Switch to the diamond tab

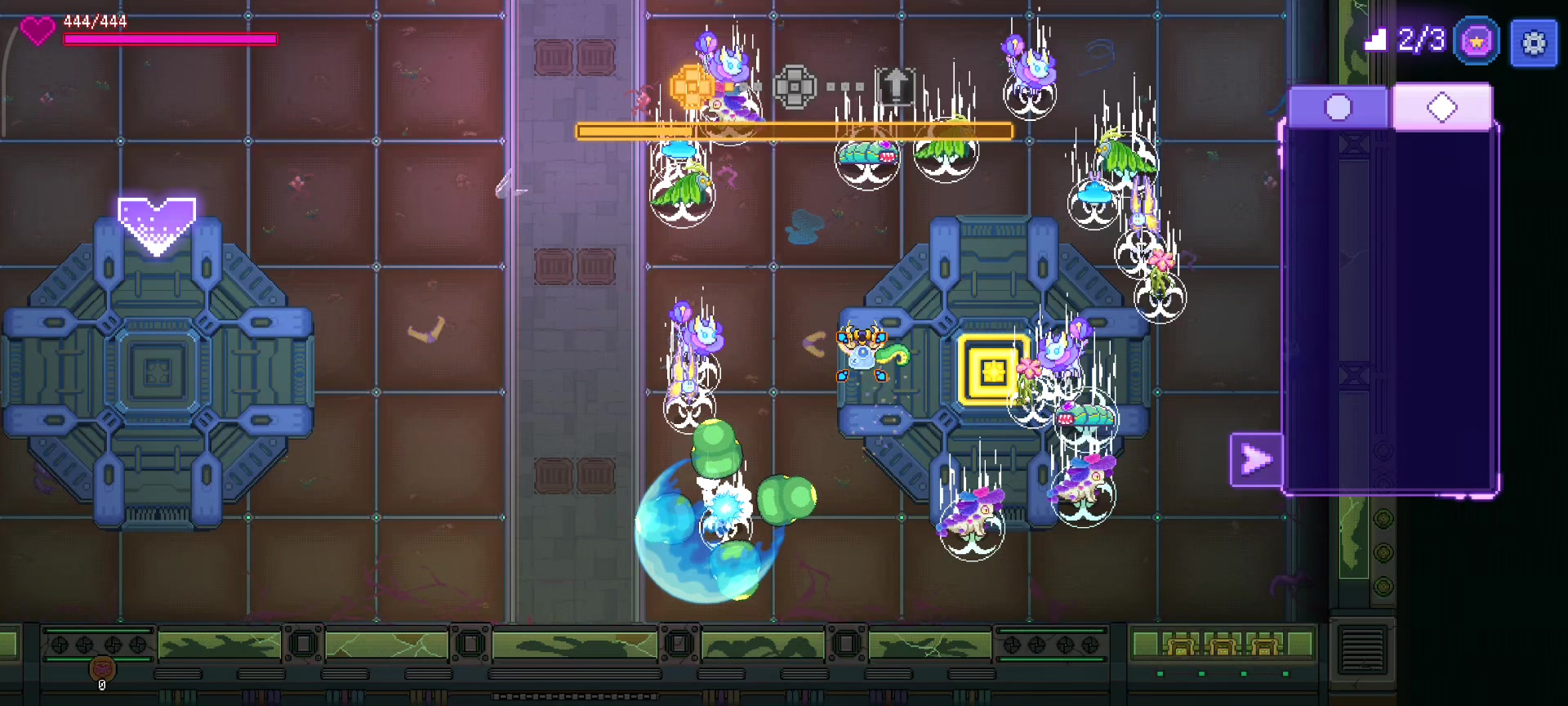tap(1442, 108)
